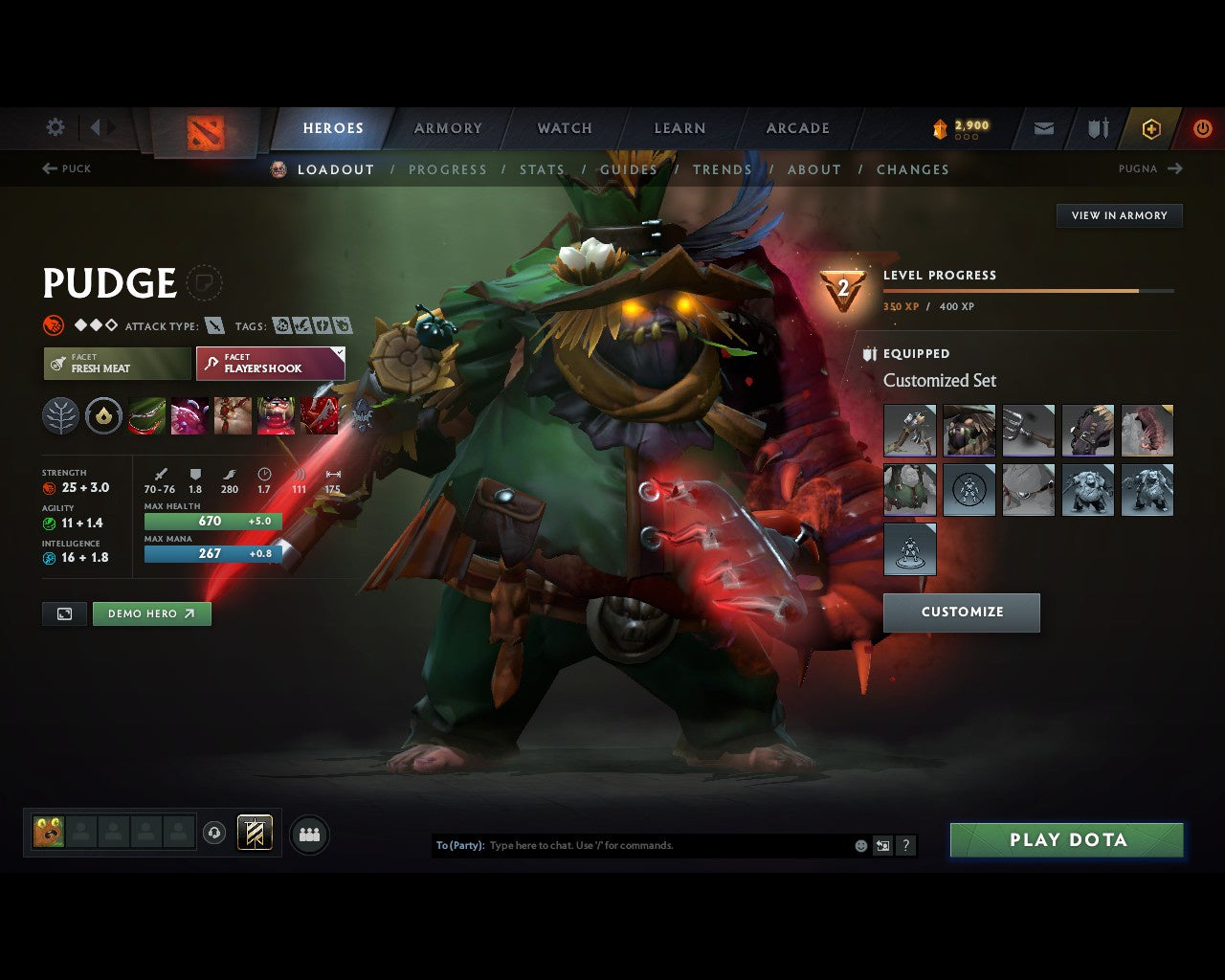Image resolution: width=1225 pixels, height=980 pixels.
Task: Choose the Flayer's Hook facet
Action: [270, 364]
